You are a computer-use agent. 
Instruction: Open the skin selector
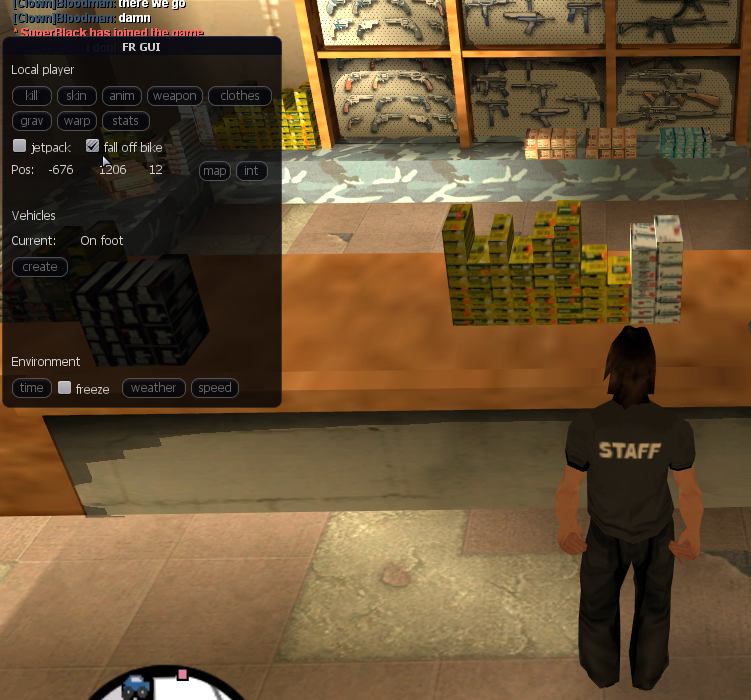pos(77,96)
